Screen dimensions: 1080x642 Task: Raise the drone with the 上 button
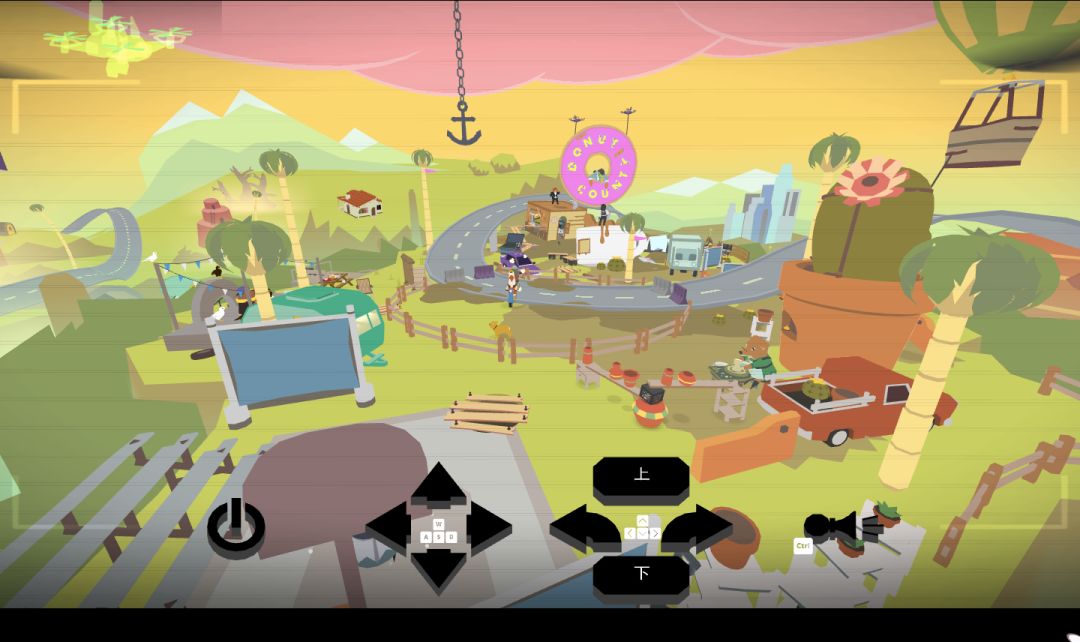641,478
